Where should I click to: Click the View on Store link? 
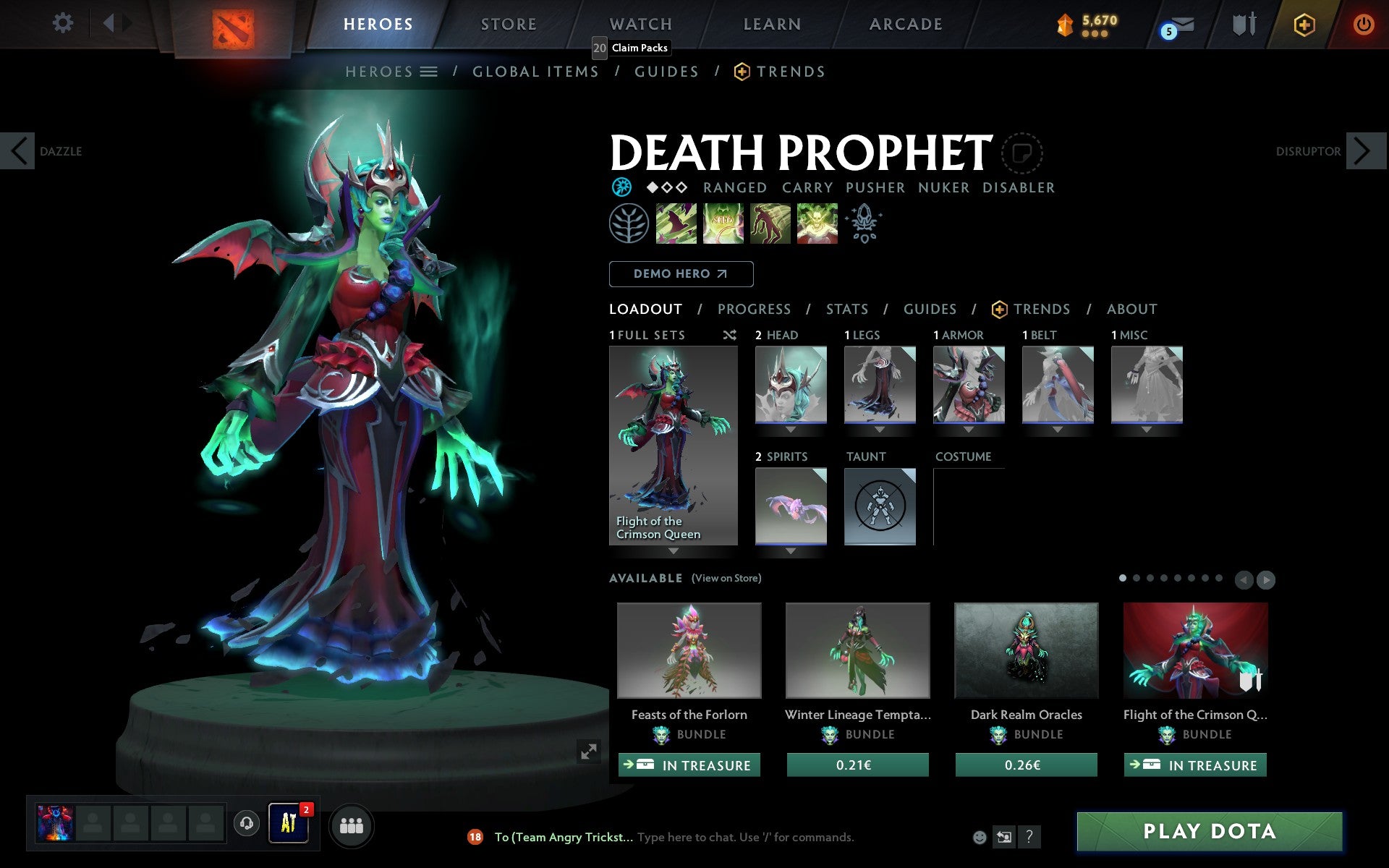726,578
